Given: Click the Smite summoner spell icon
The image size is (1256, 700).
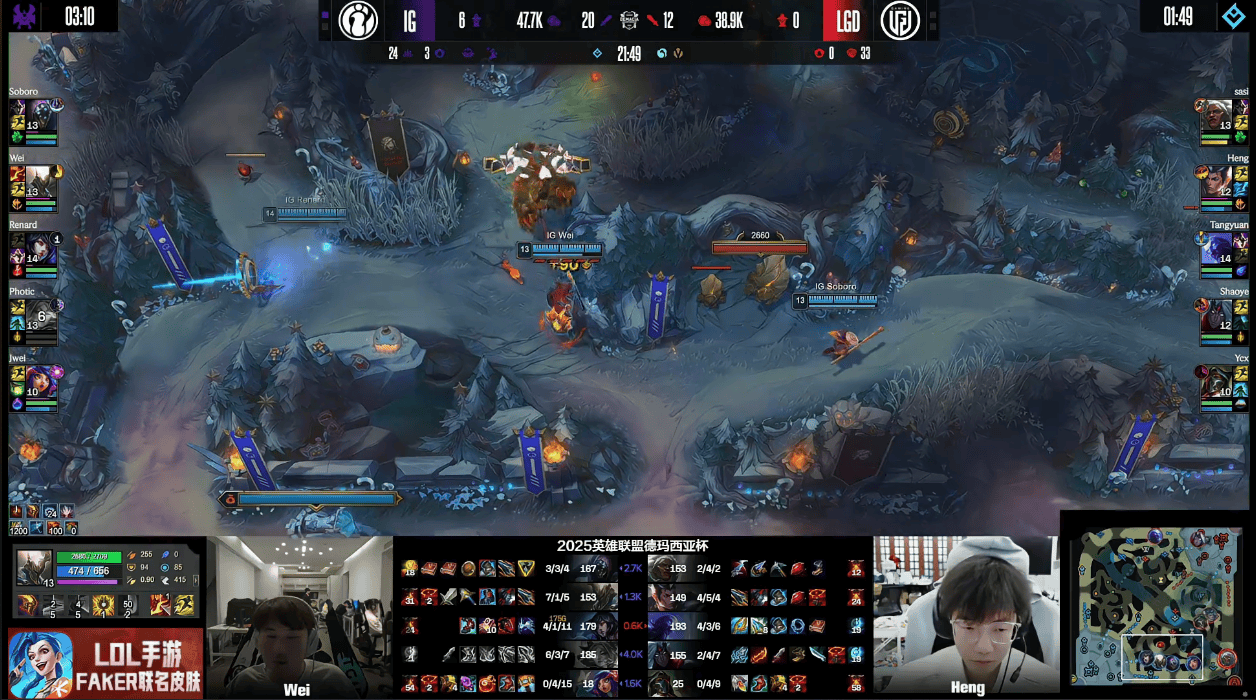Looking at the screenshot, I should pyautogui.click(x=159, y=605).
